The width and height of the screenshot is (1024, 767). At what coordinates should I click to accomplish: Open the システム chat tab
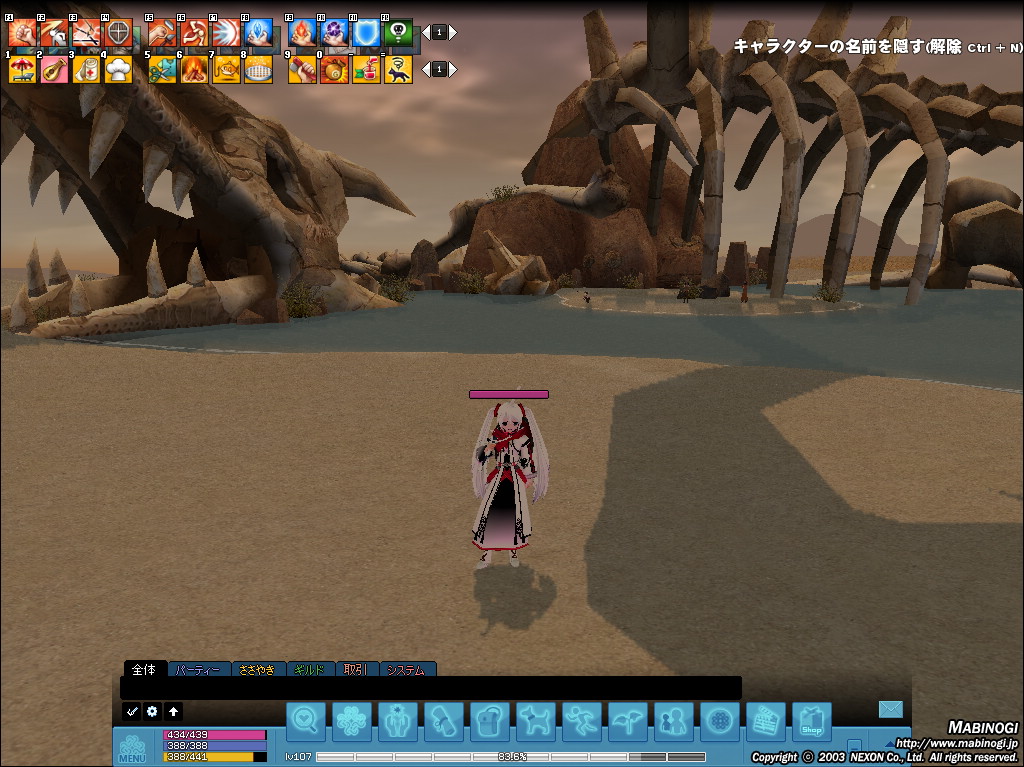pos(408,669)
